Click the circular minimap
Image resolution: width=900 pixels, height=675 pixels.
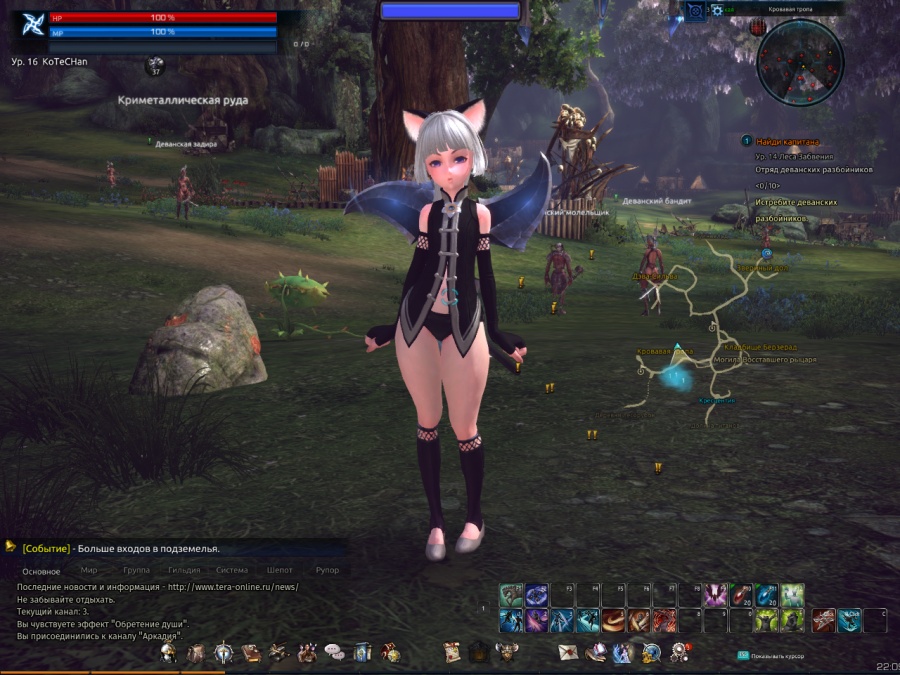(x=800, y=63)
